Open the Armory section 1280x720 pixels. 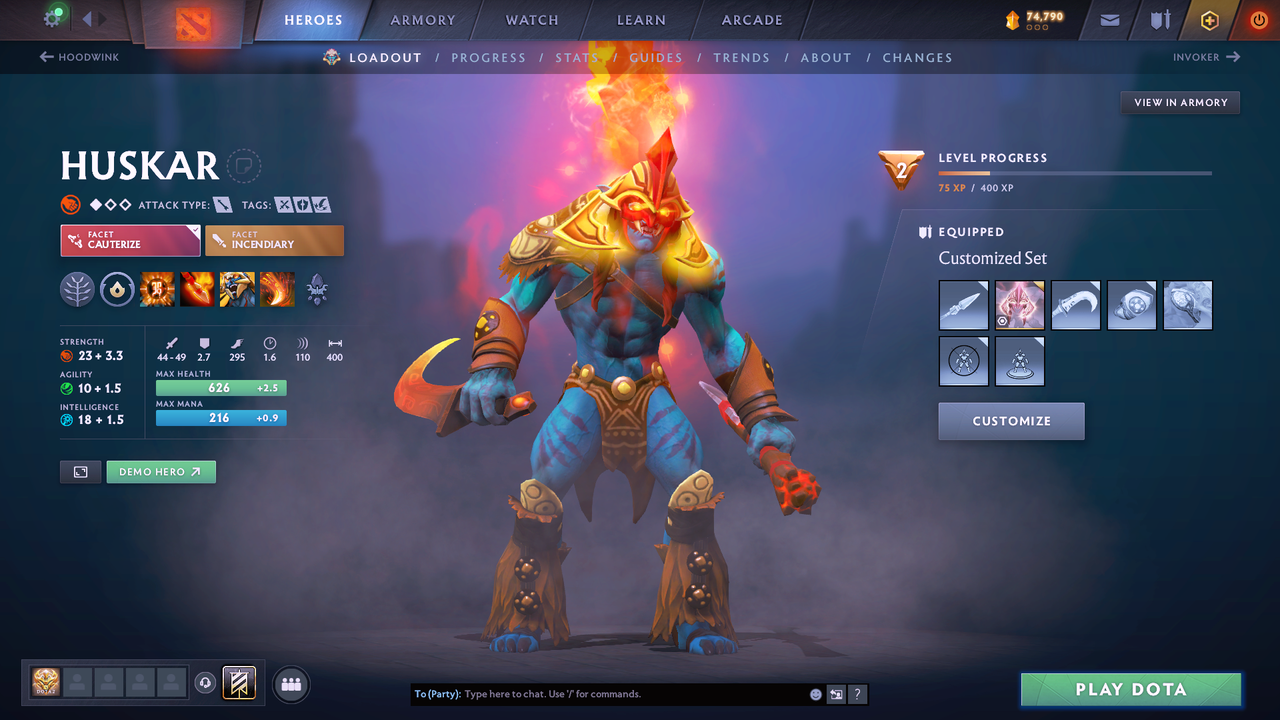point(421,19)
